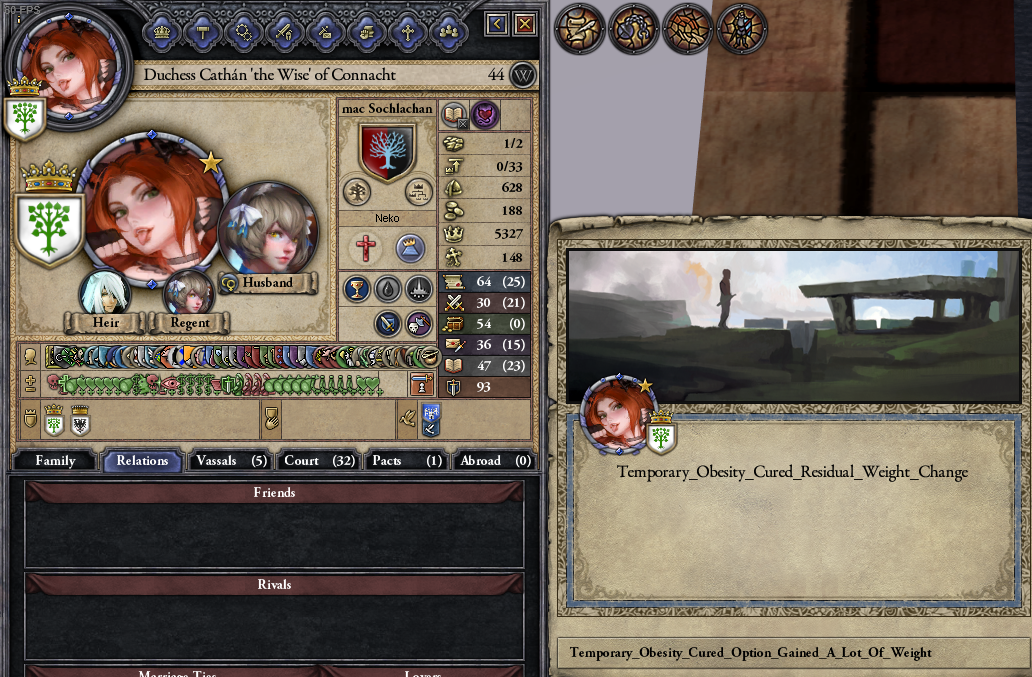Screen dimensions: 1032x677
Task: Open the Vassals tab
Action: (230, 461)
